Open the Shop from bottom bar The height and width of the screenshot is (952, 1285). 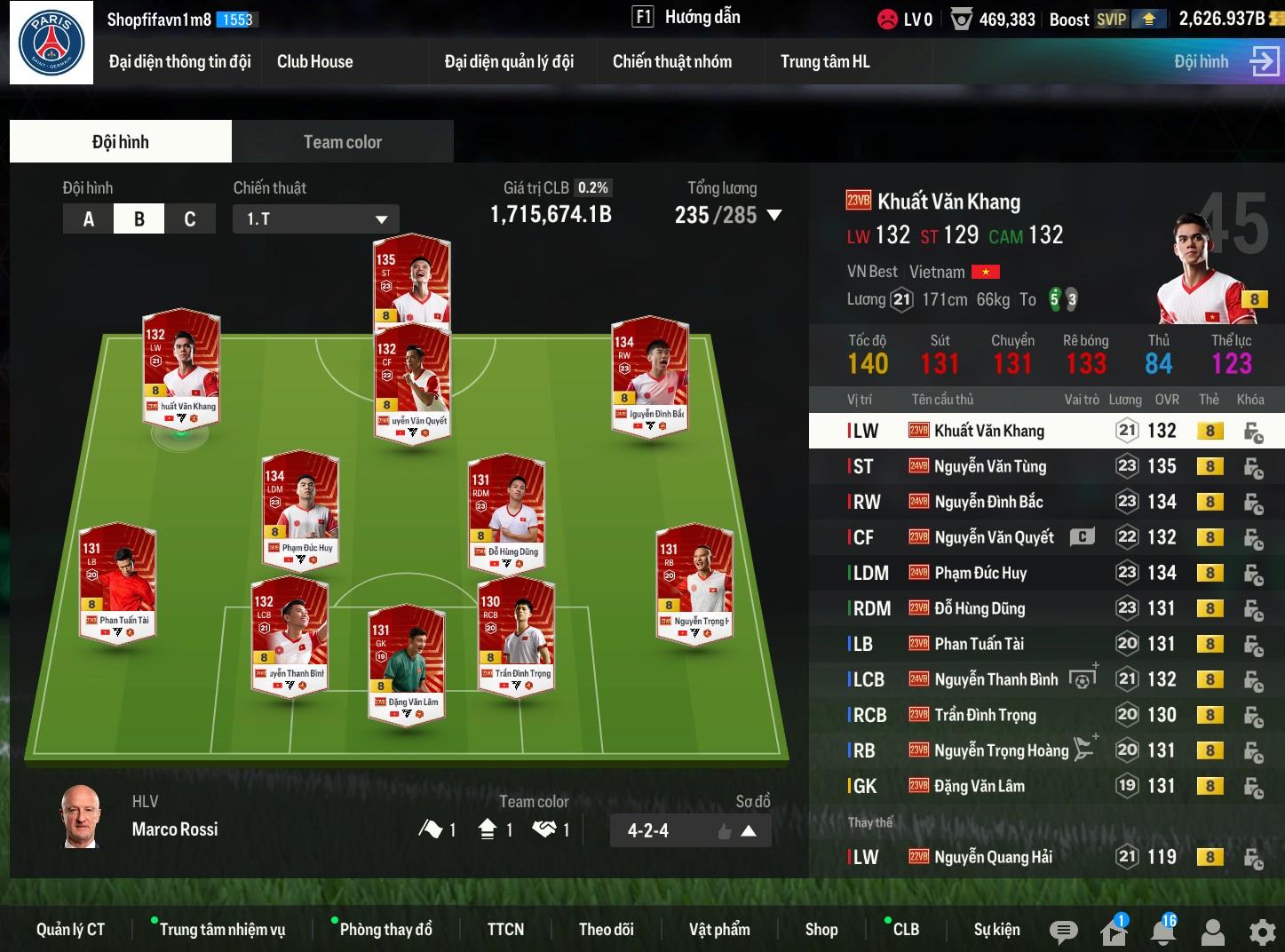[821, 930]
